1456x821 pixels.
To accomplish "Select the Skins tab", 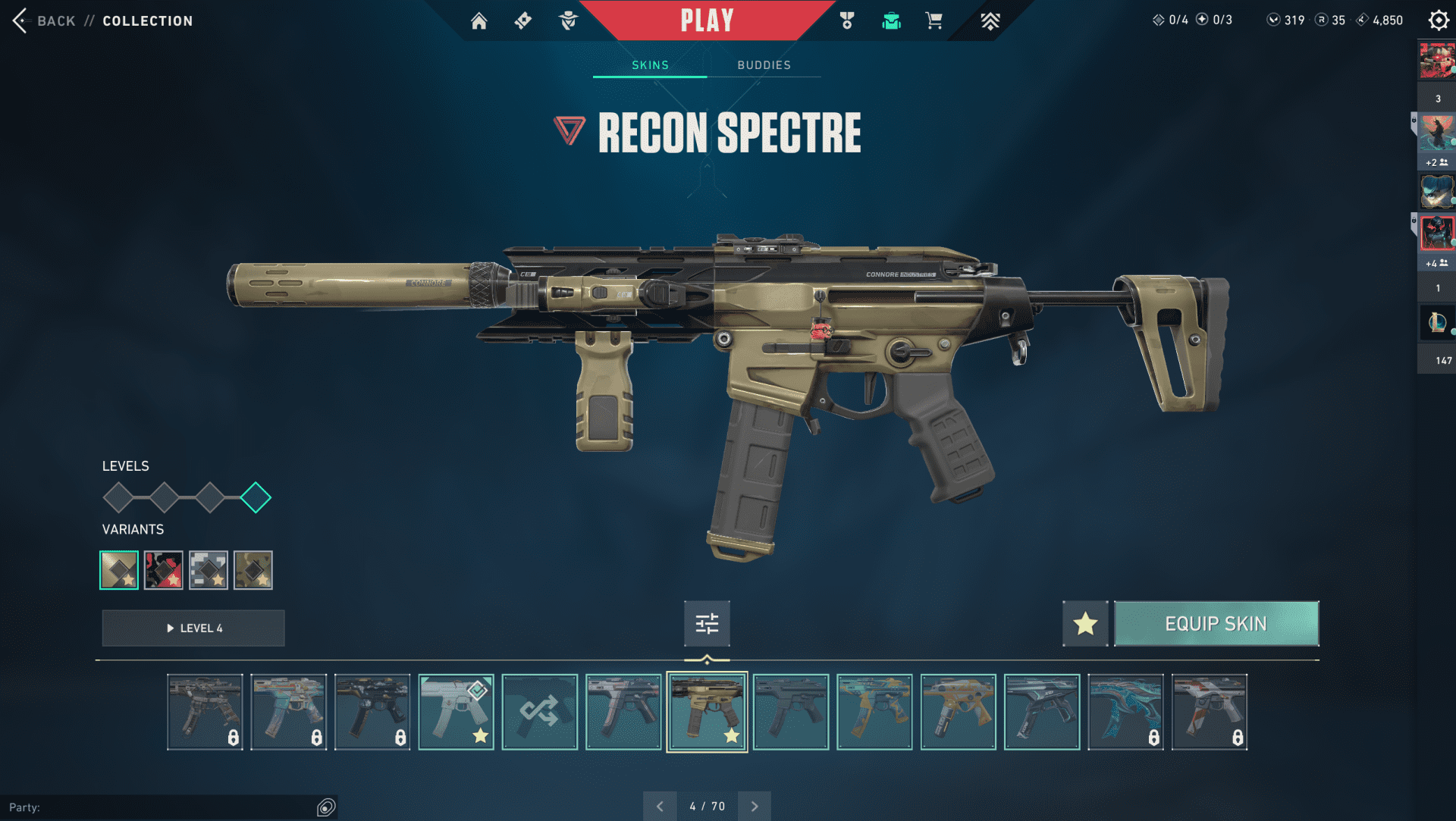I will click(650, 65).
